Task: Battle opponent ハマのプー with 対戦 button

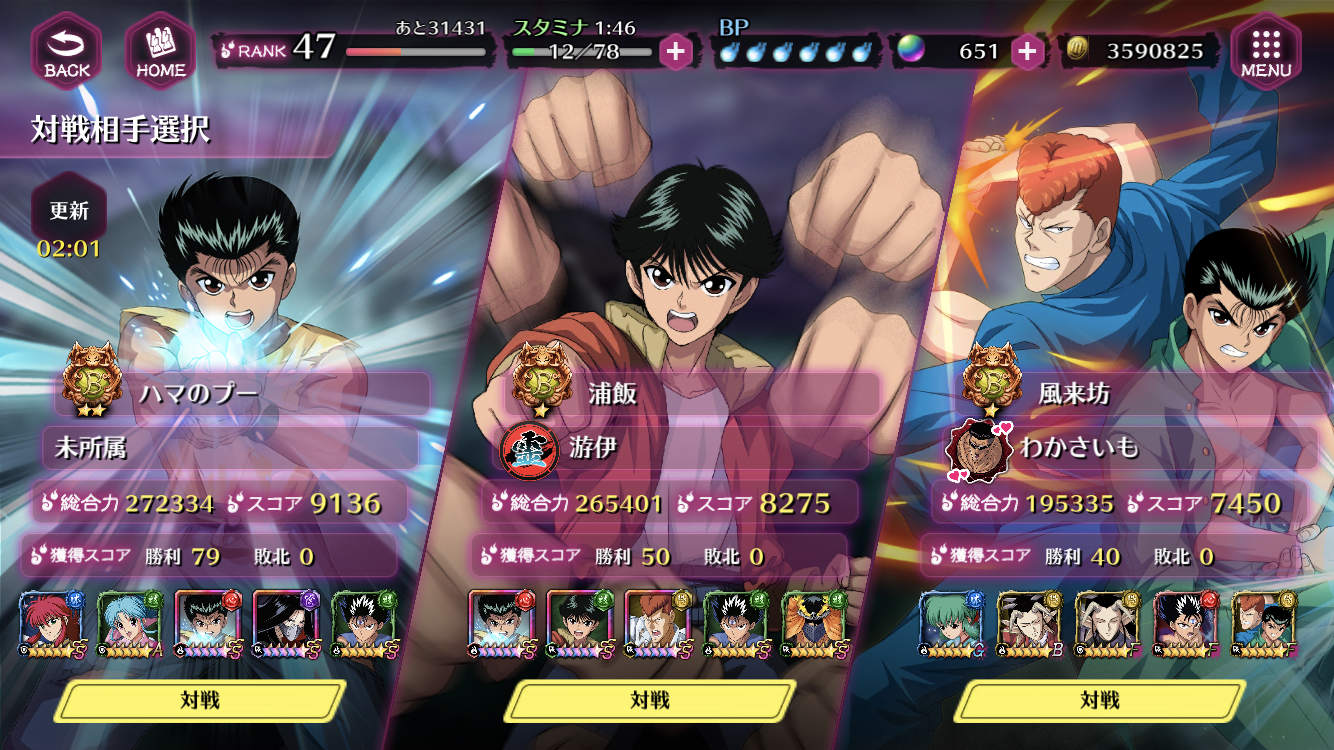Action: coord(200,700)
